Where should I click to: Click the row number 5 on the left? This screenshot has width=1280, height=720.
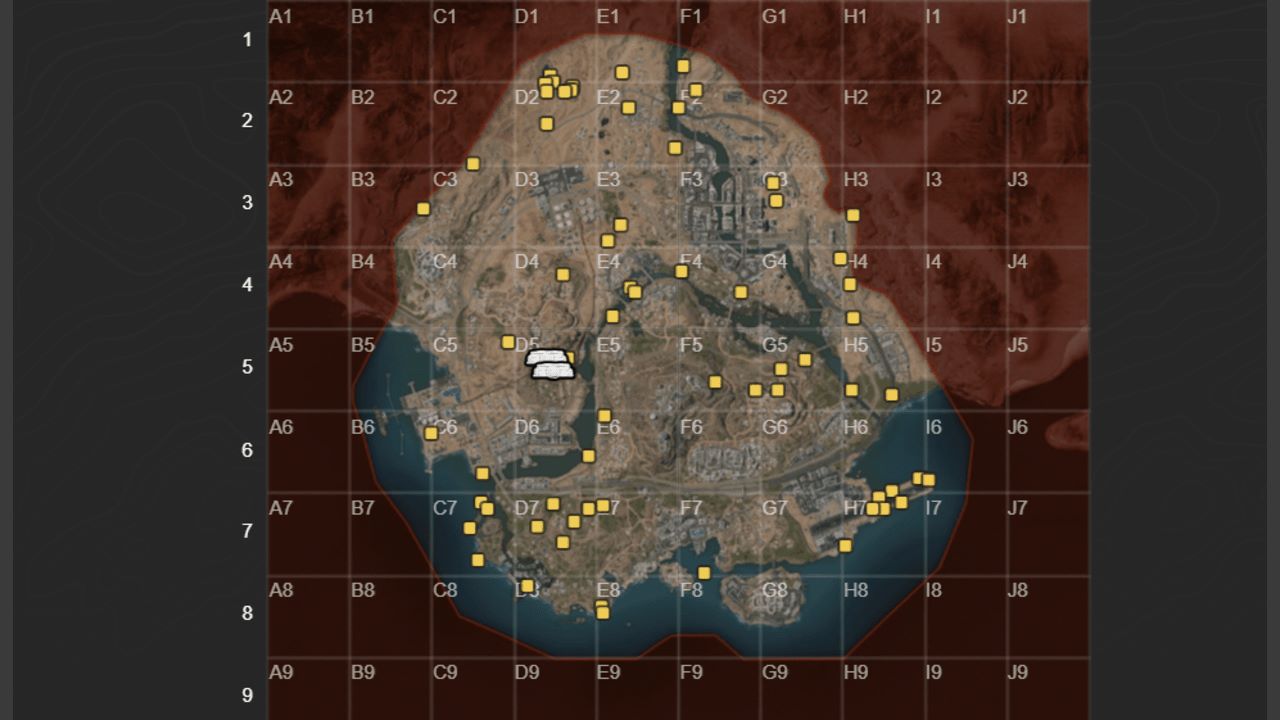point(248,368)
